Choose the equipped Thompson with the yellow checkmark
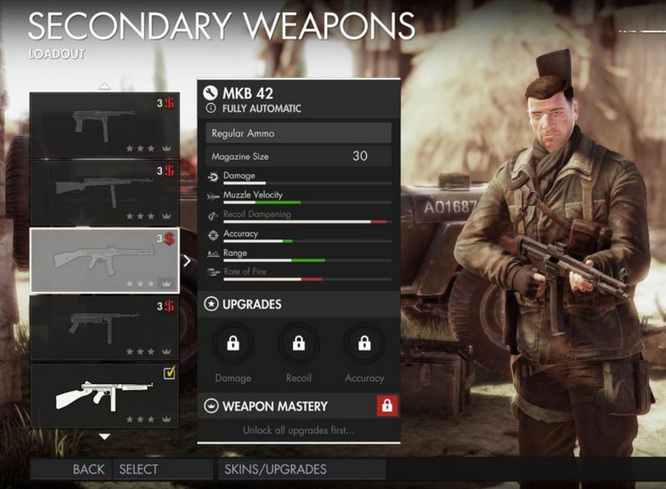The height and width of the screenshot is (489, 666). point(104,395)
